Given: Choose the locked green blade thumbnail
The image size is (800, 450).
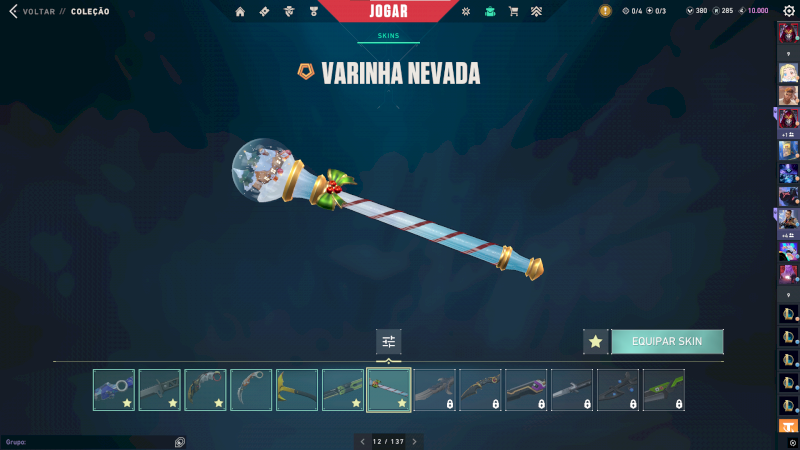Looking at the screenshot, I should 664,390.
